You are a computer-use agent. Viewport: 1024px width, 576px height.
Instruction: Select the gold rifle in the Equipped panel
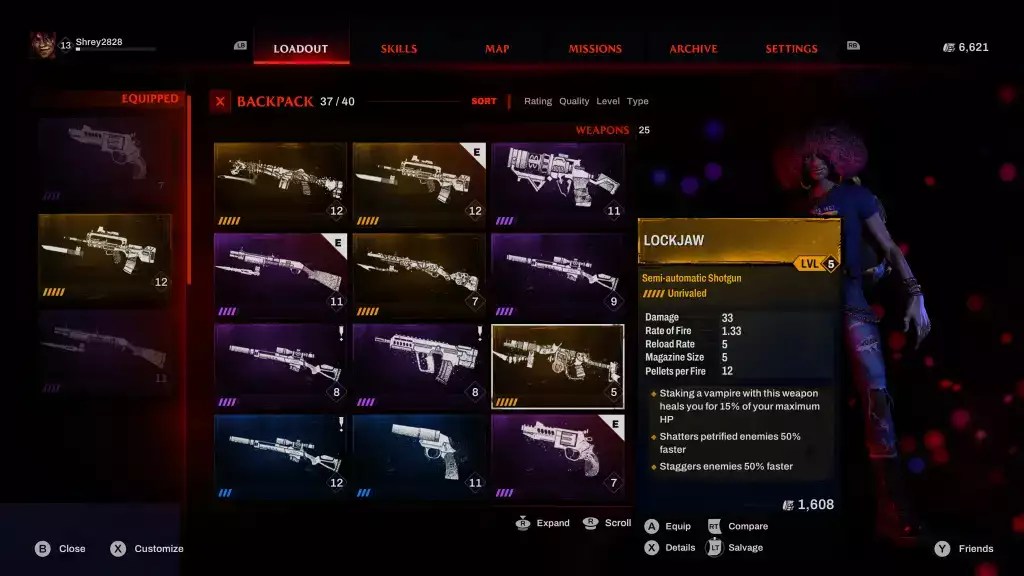[105, 255]
